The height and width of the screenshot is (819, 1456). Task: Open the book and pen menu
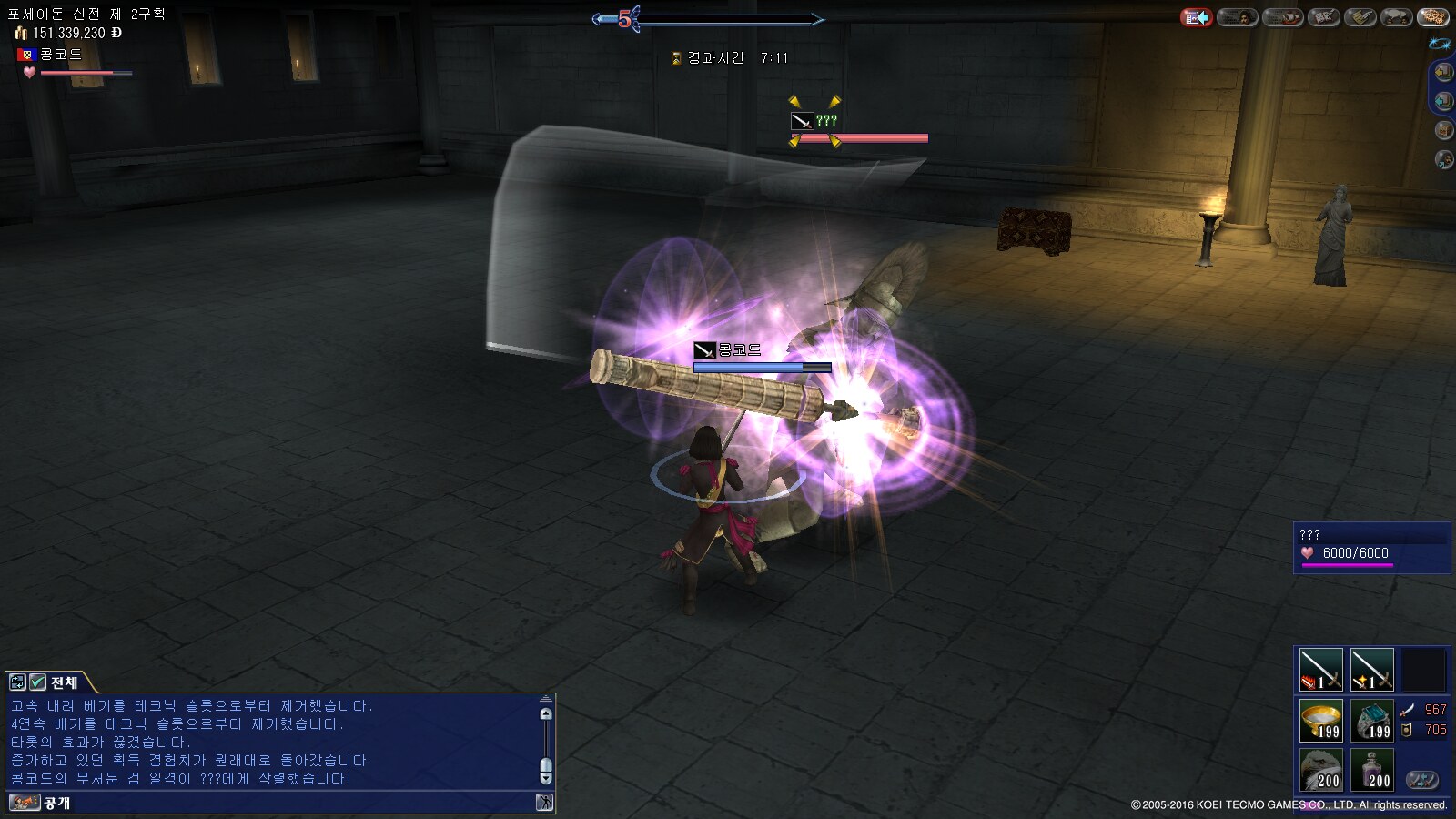pyautogui.click(x=1324, y=17)
